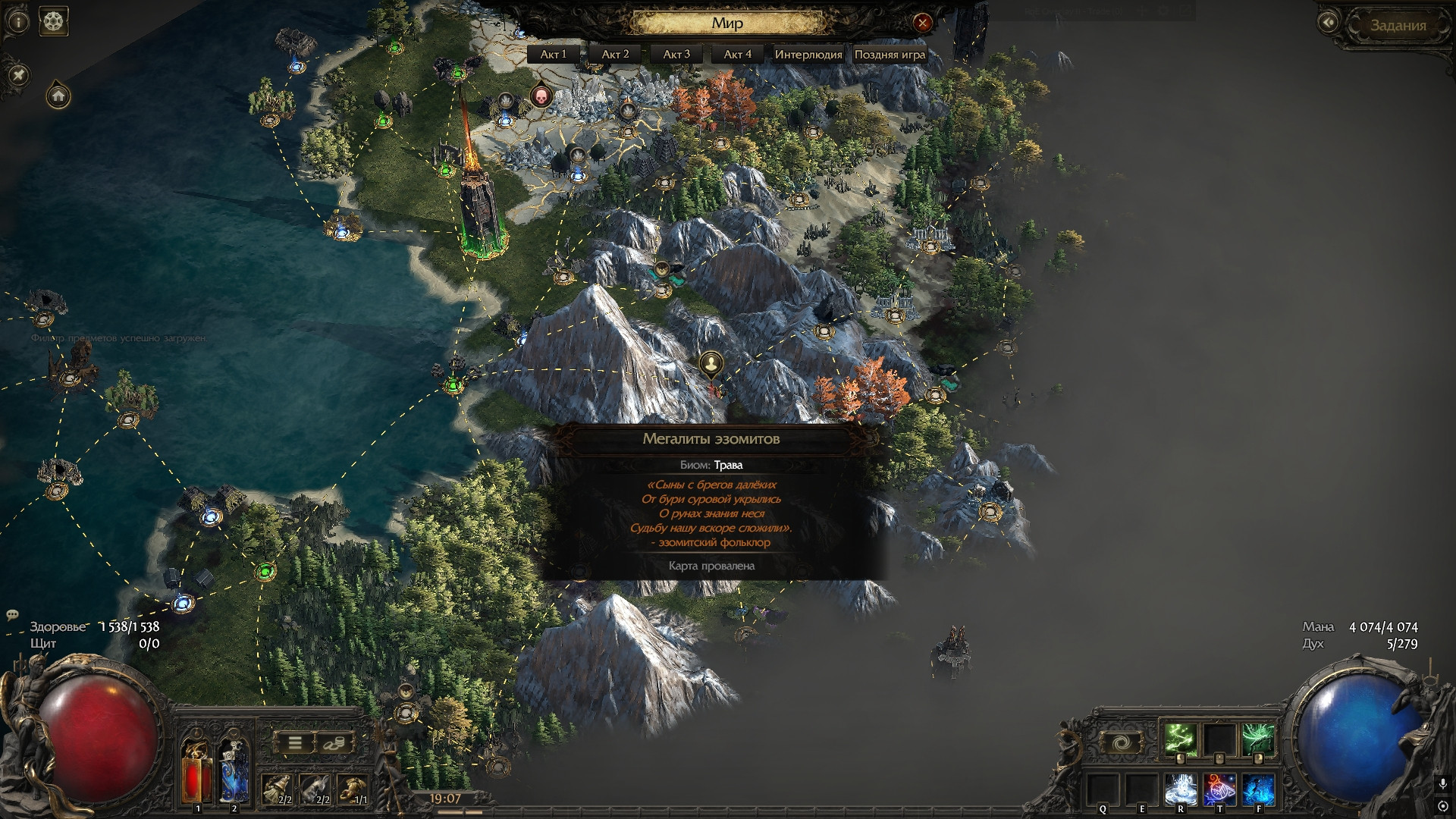Switch to the Акт 2 tab
1456x819 pixels.
coord(615,54)
